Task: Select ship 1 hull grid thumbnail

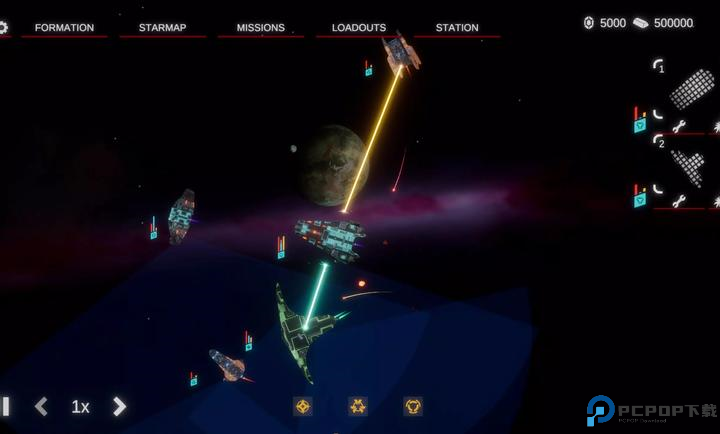Action: (x=691, y=89)
